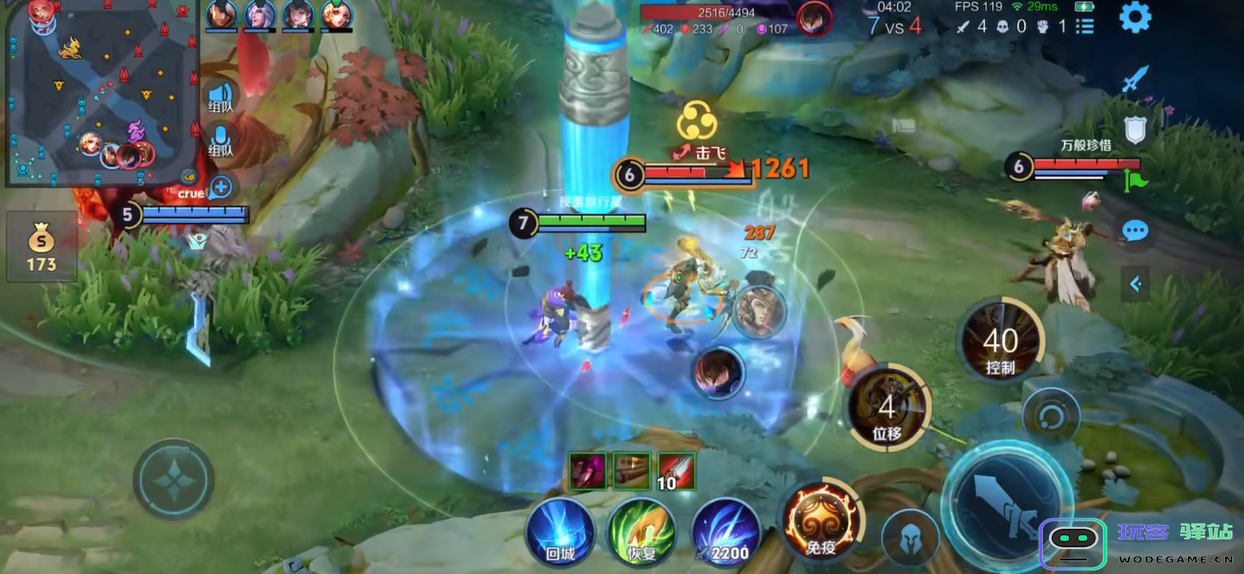Click the blue plus bubble beside the crue name
Screen dimensions: 1244x574
(221, 187)
